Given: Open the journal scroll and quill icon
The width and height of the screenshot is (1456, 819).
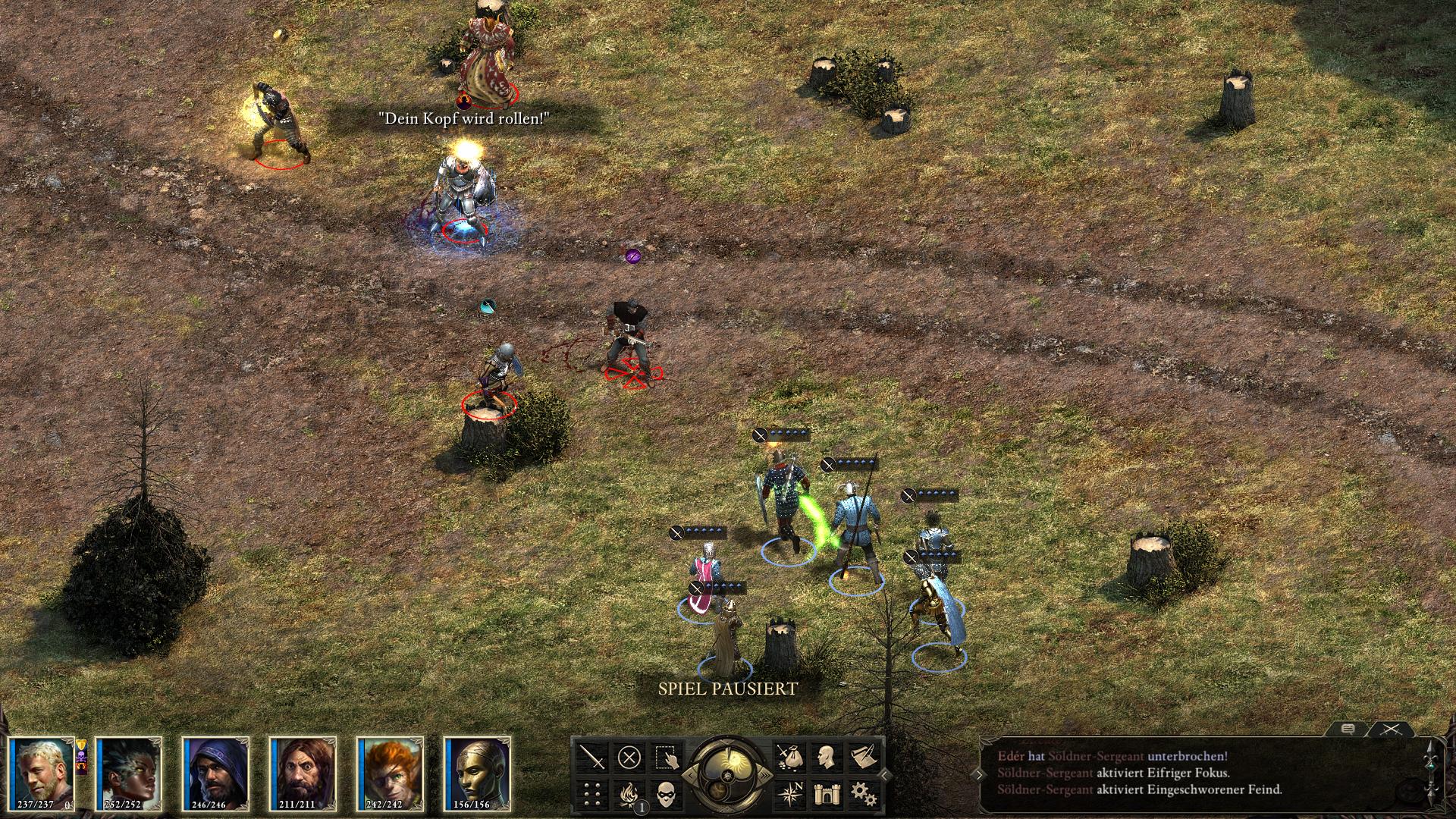Looking at the screenshot, I should pos(863,757).
